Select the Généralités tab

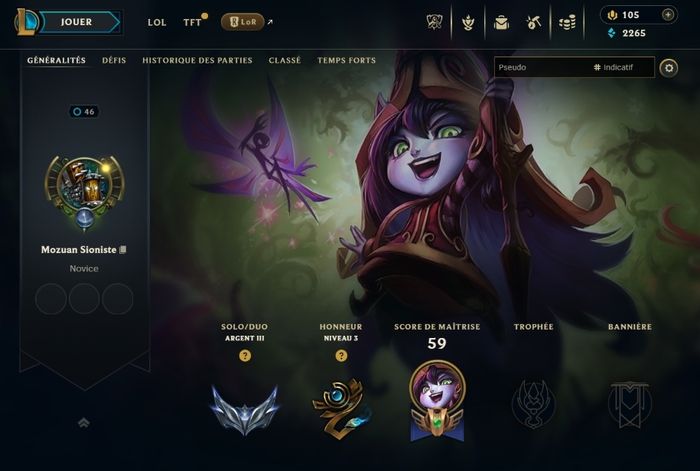(x=56, y=60)
